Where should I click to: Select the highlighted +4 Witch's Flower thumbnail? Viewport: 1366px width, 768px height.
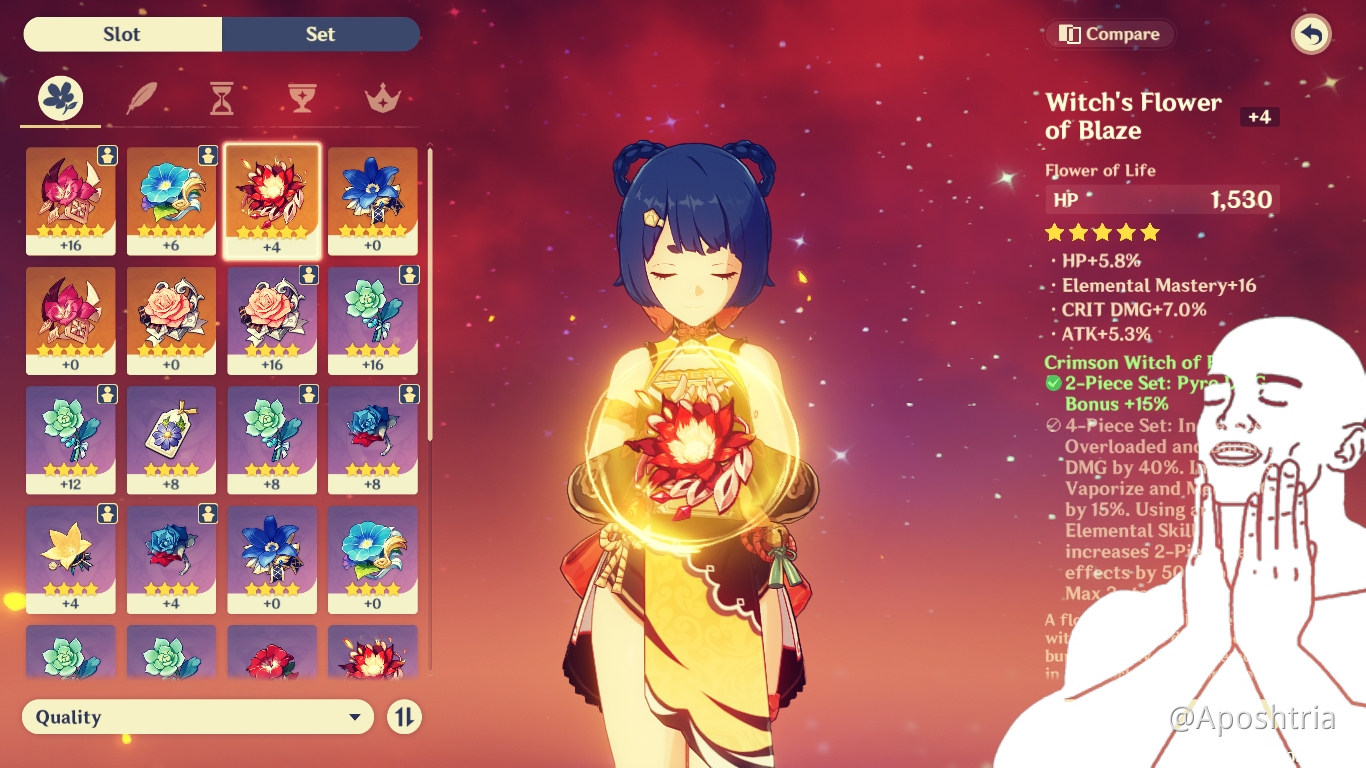[x=271, y=199]
